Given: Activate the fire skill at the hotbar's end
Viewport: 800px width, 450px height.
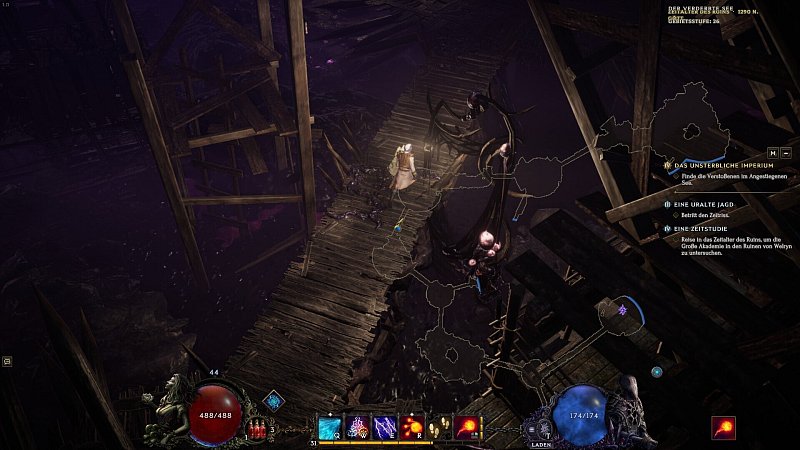Looking at the screenshot, I should (467, 427).
